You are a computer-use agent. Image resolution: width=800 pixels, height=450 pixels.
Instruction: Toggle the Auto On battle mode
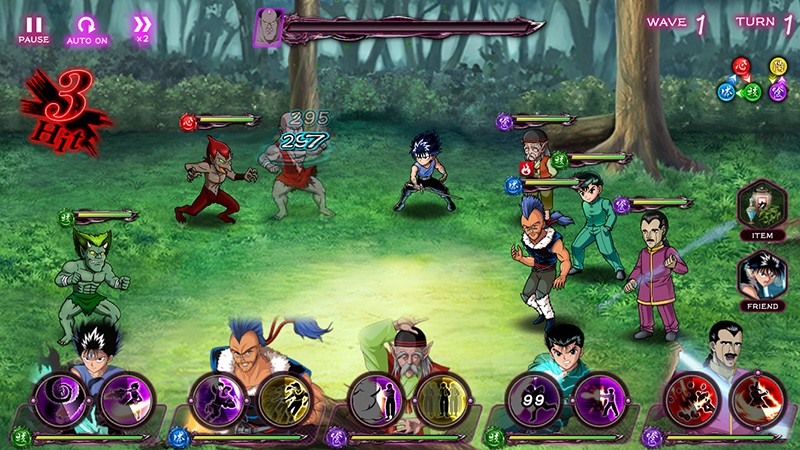pos(87,29)
